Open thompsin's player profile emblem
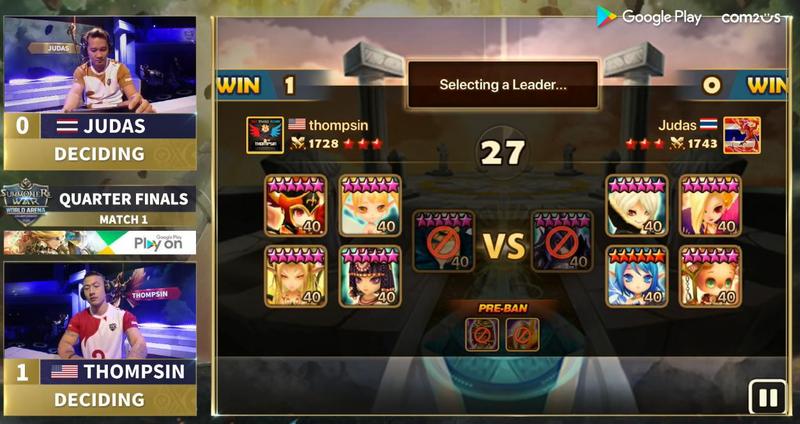 coord(264,135)
